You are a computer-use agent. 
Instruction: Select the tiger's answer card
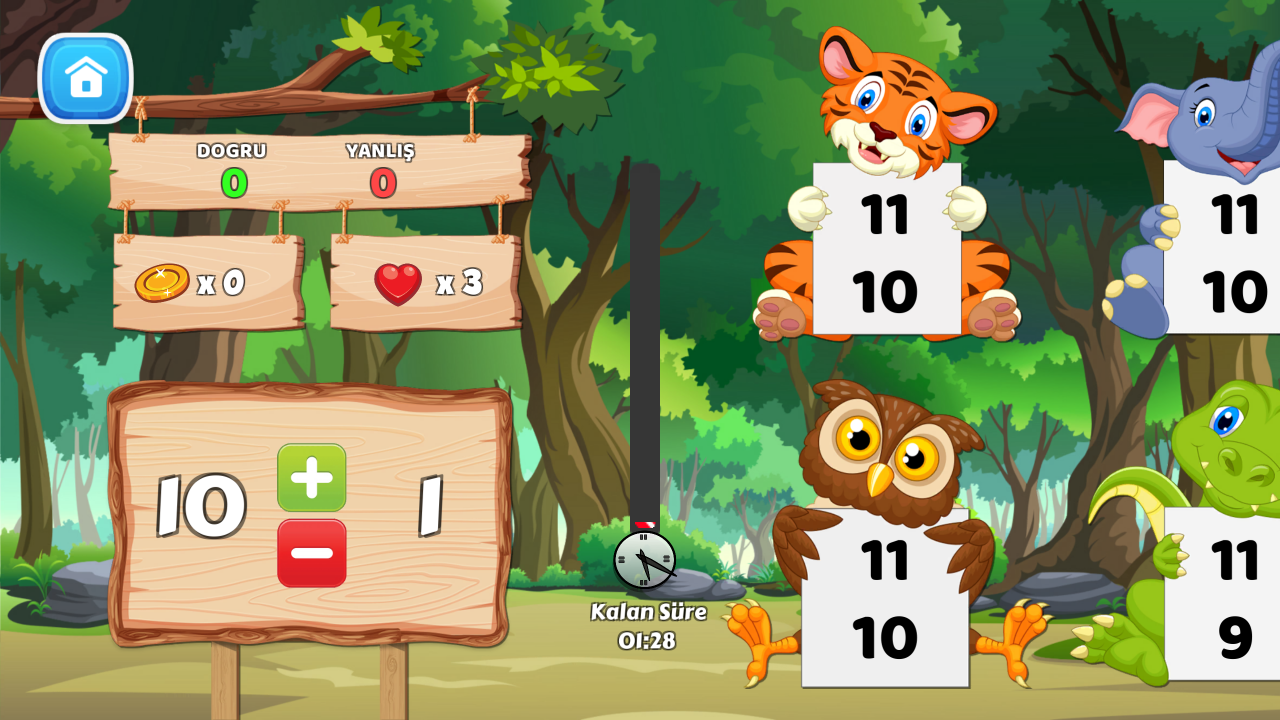[886, 250]
